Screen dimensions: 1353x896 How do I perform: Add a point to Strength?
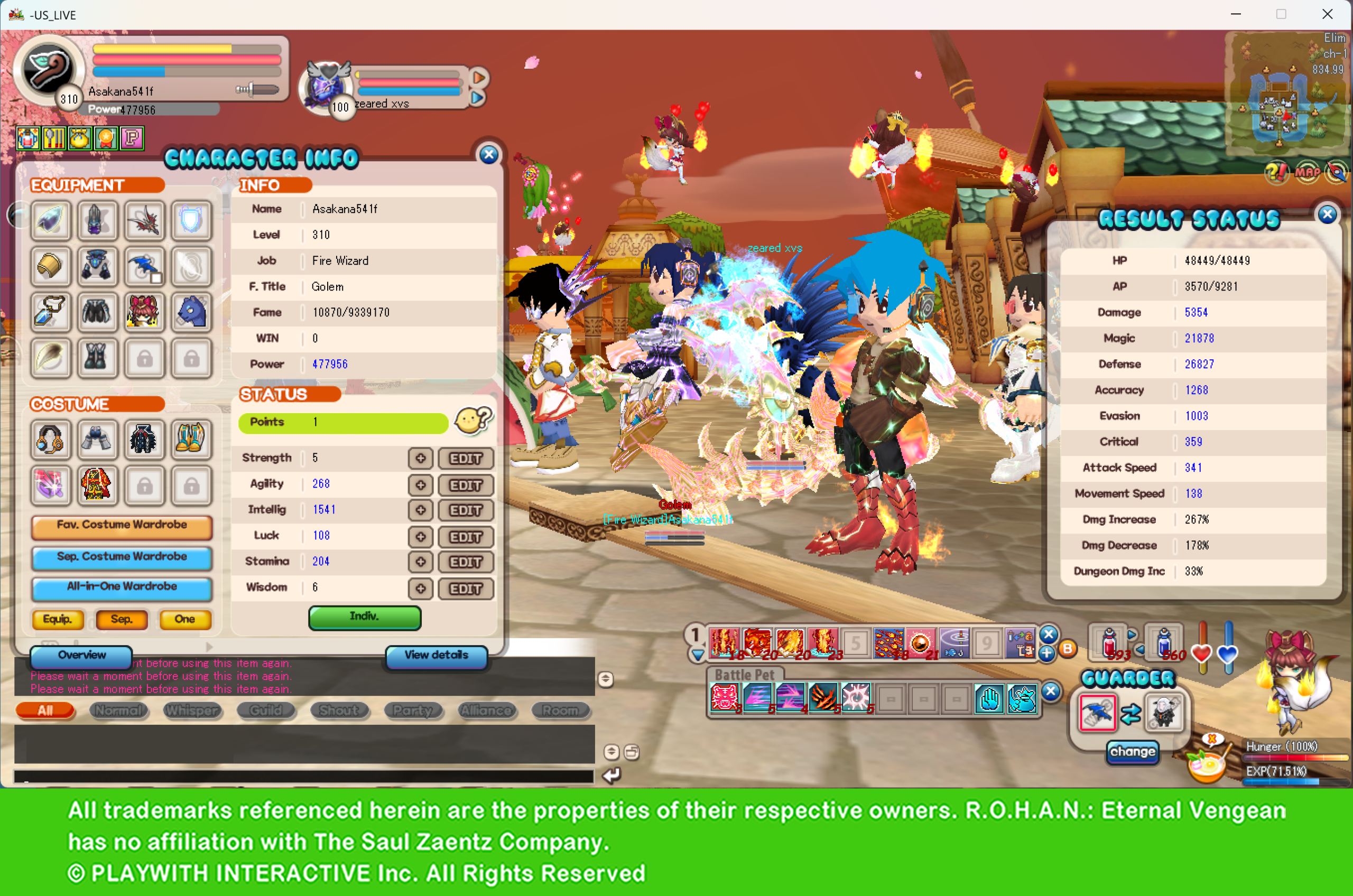(420, 458)
